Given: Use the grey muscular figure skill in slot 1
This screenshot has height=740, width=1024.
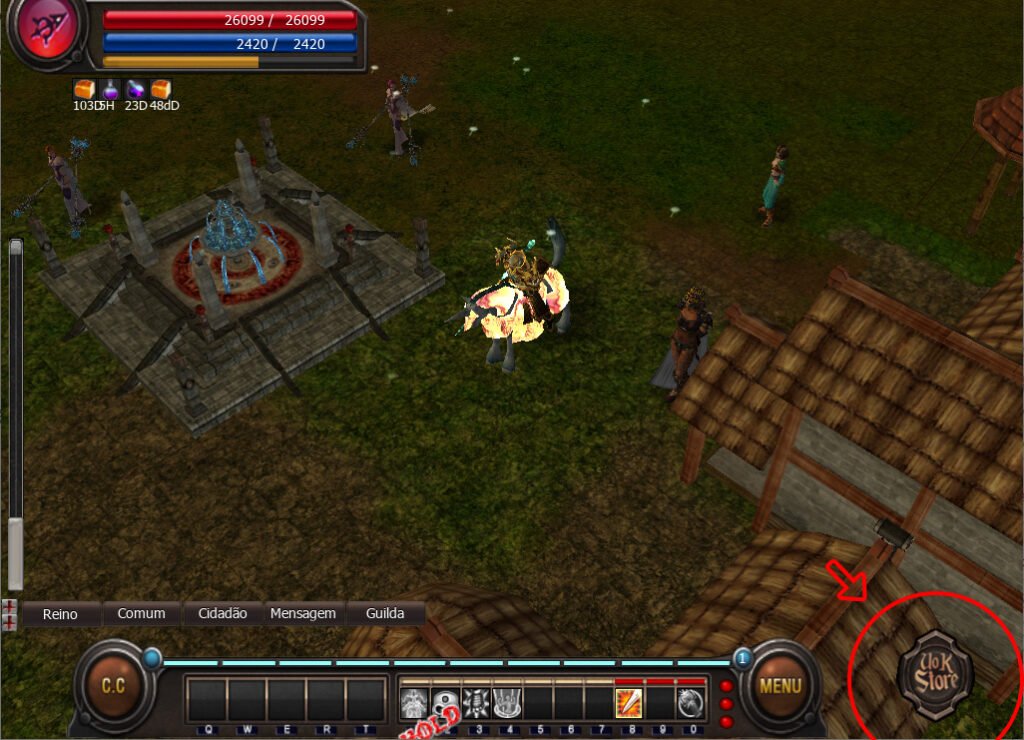Looking at the screenshot, I should point(415,703).
